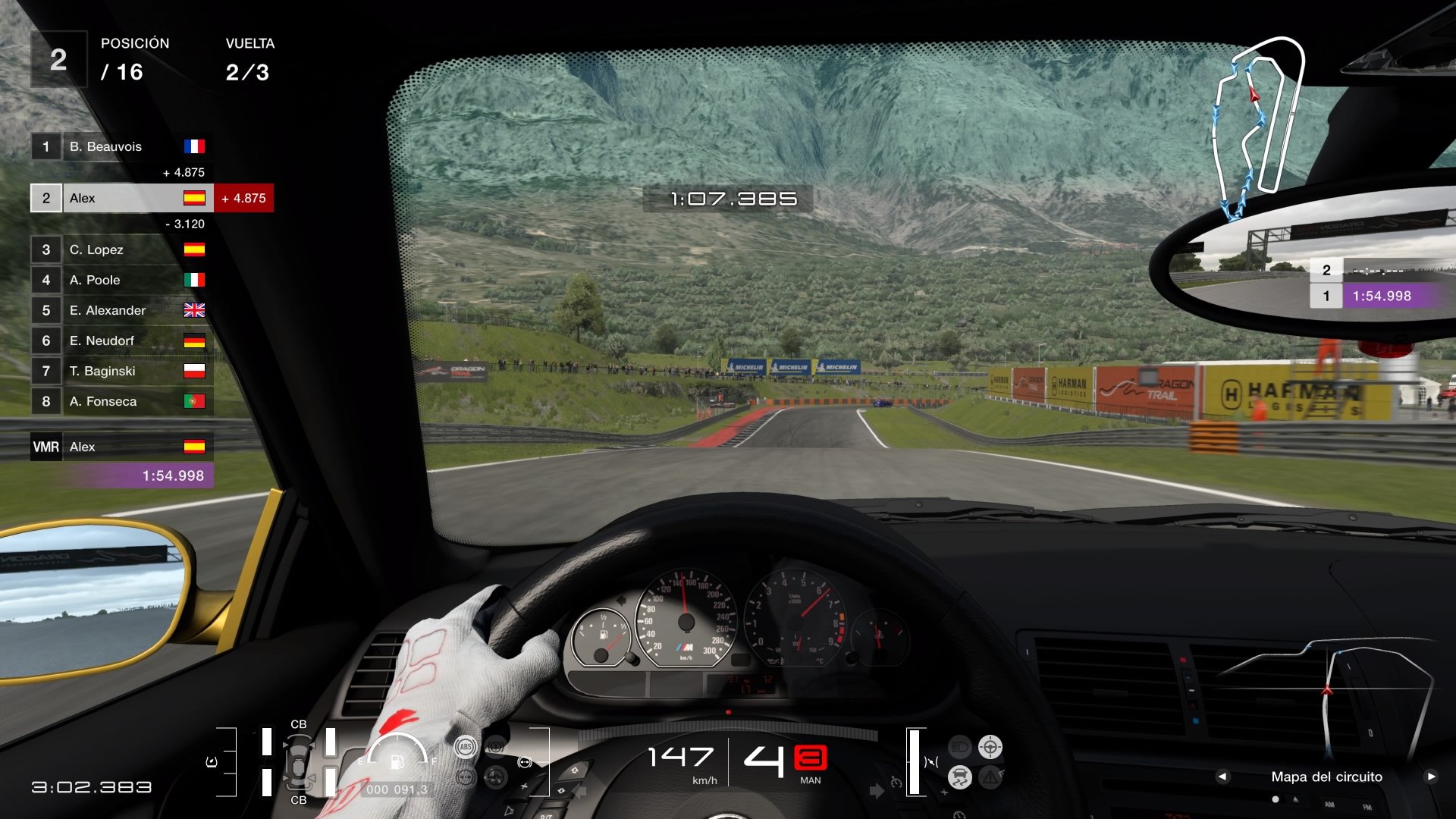Highlight Alex's own position row
Viewport: 1456px width, 819px height.
click(x=122, y=198)
